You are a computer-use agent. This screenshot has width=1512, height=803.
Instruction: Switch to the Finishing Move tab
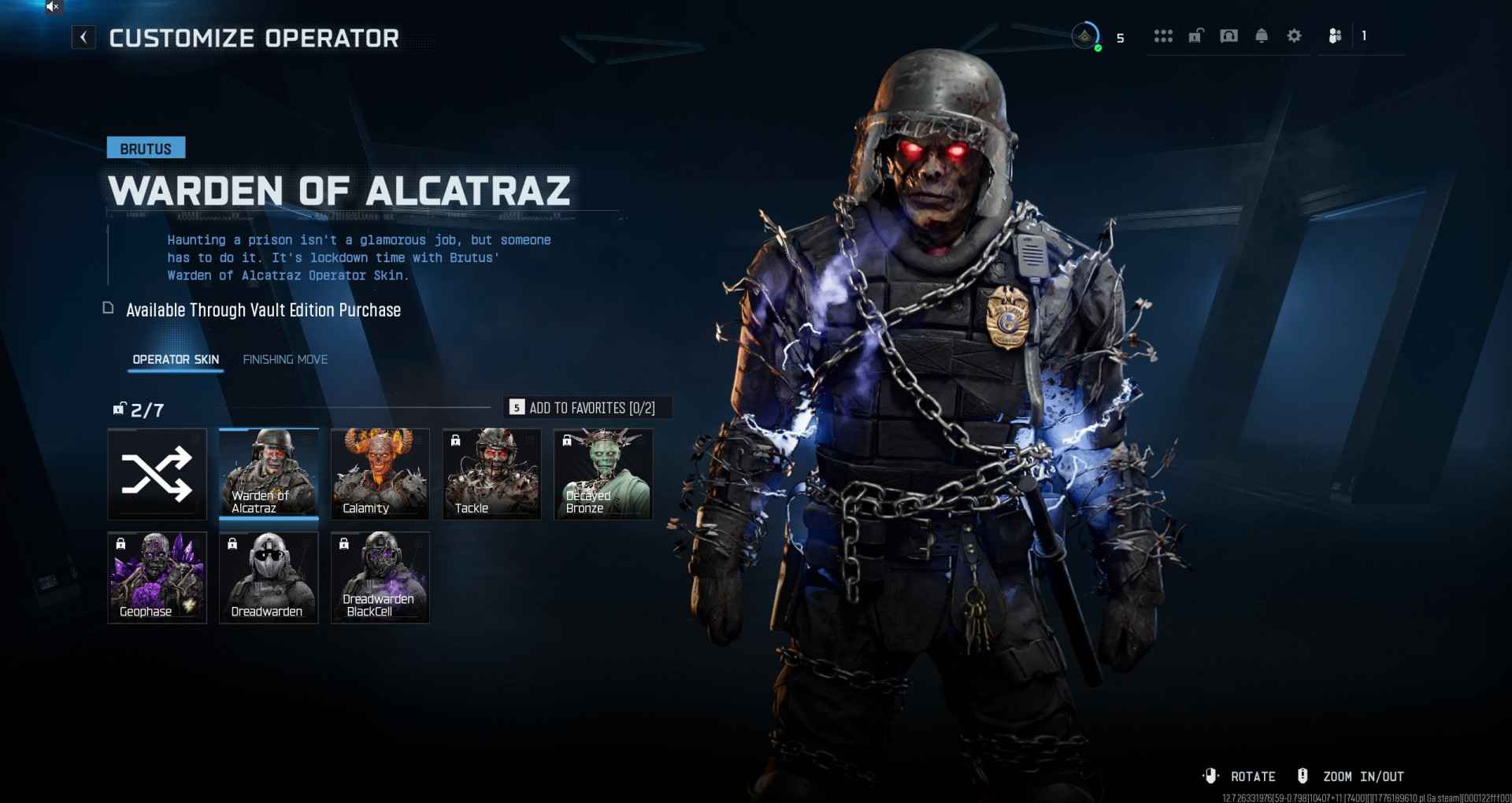(285, 360)
